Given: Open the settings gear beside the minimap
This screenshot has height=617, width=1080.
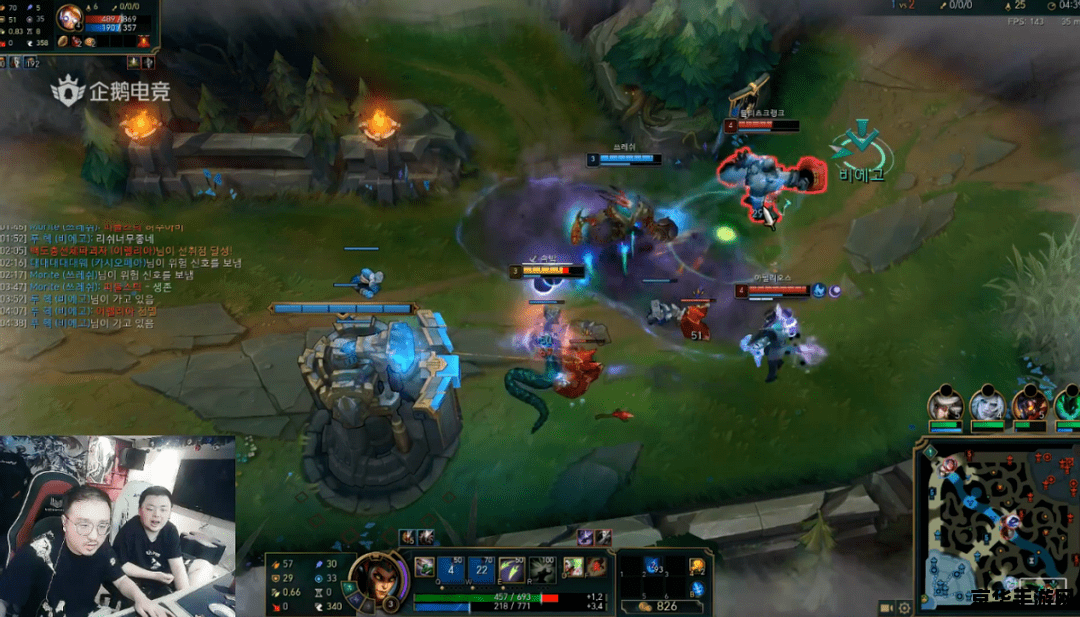Looking at the screenshot, I should point(904,607).
